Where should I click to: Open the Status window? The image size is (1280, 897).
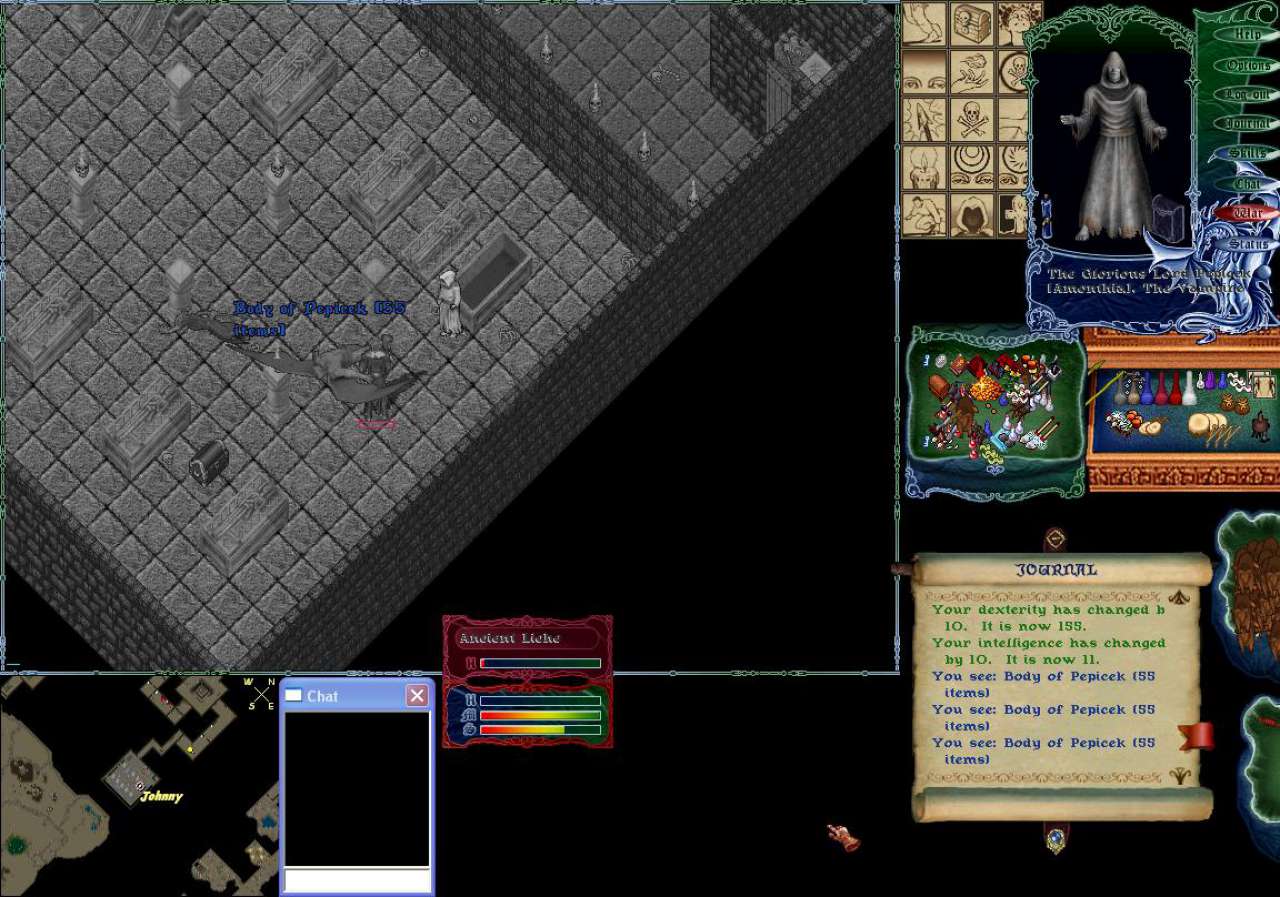1247,243
